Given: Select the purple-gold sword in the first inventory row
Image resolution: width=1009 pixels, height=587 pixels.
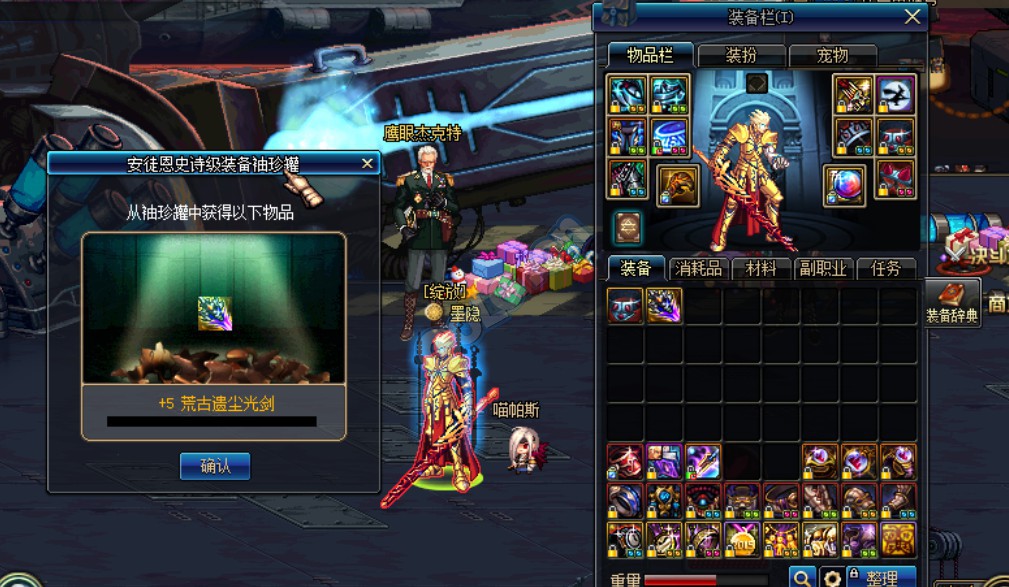Looking at the screenshot, I should (664, 306).
